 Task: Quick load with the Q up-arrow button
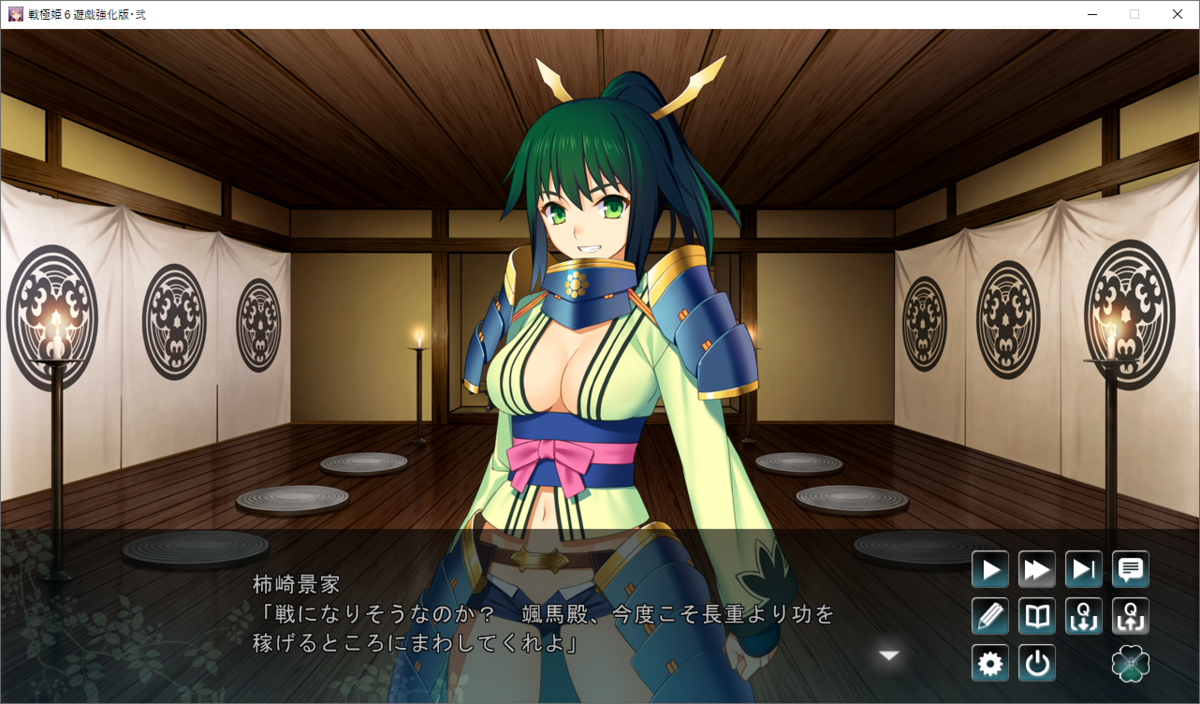(x=1131, y=616)
